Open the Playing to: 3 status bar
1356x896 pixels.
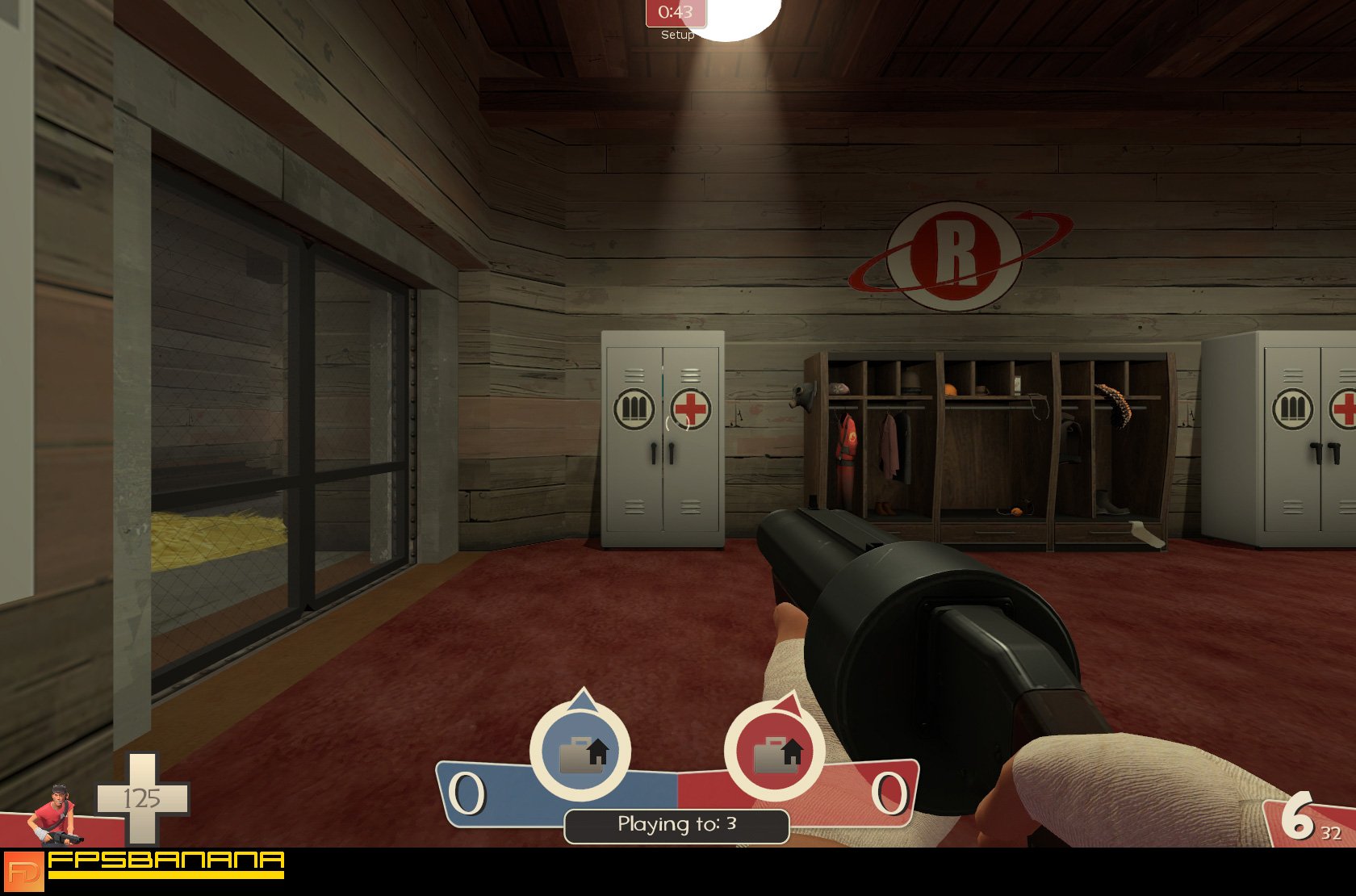coord(676,825)
